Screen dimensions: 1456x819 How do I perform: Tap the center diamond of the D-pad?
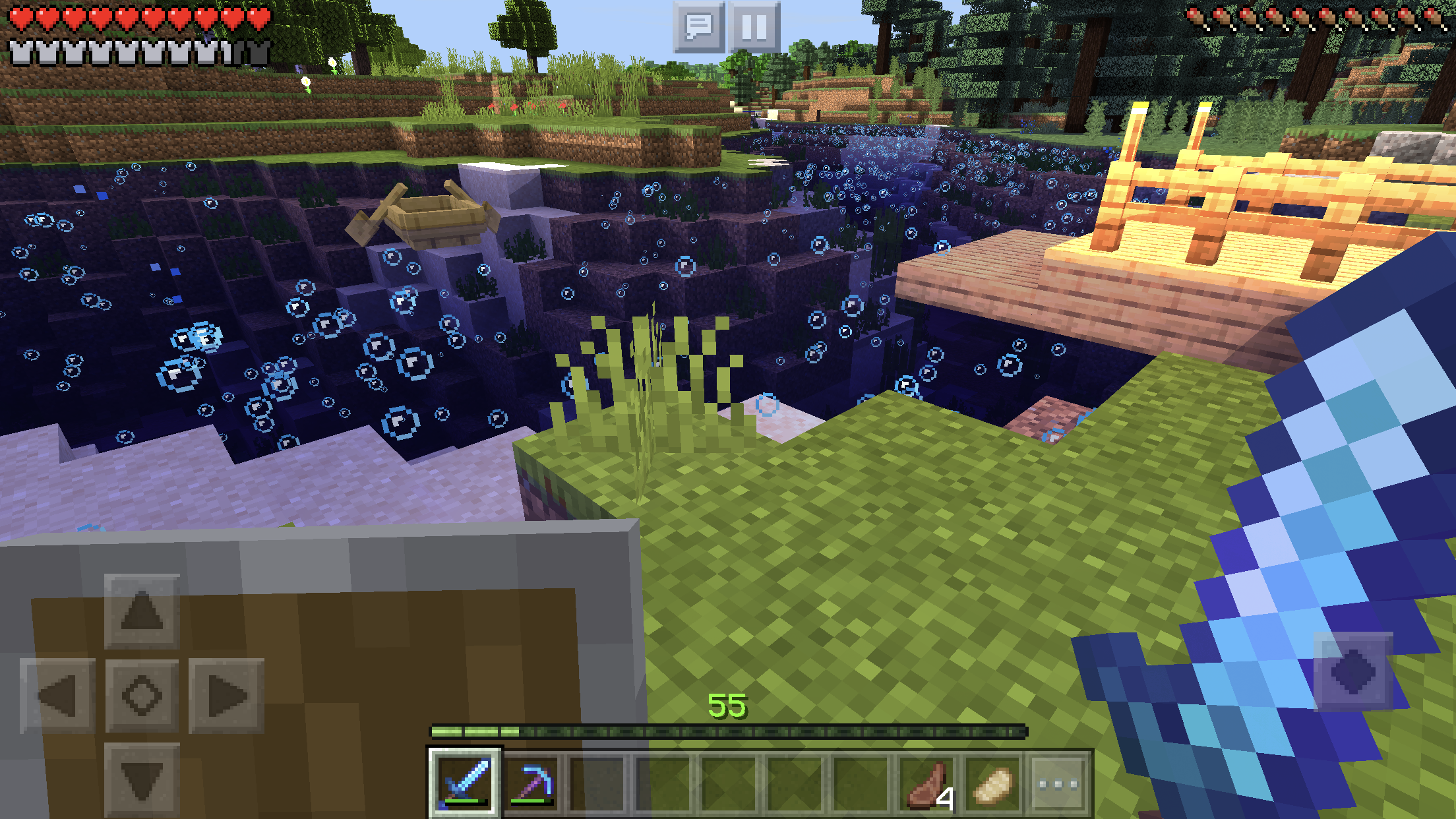coord(142,696)
